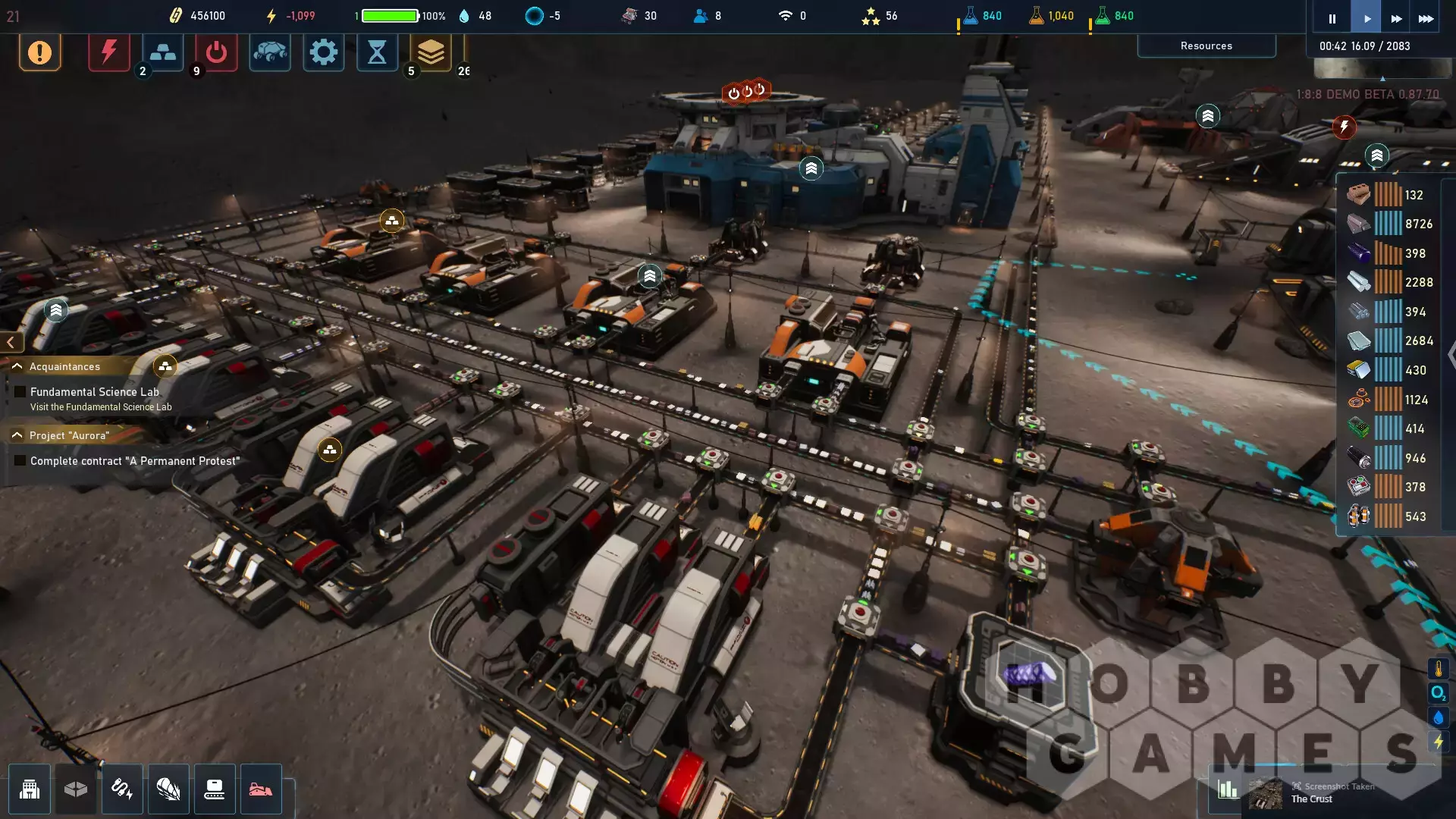This screenshot has height=819, width=1456.
Task: Open the blue gear icon
Action: pos(324,52)
